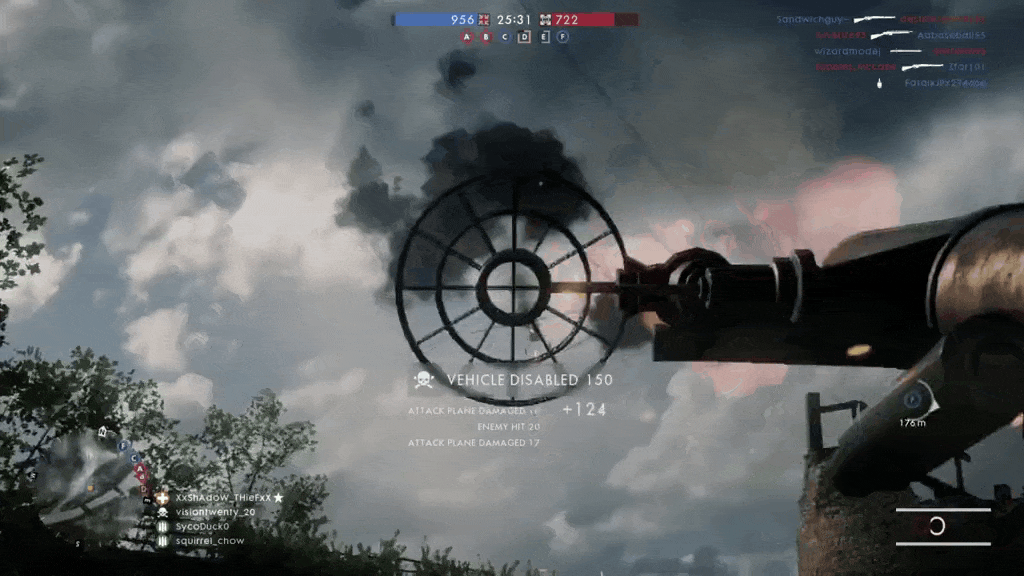Click the F objective marker showing 176m
The image size is (1024, 576).
click(912, 401)
